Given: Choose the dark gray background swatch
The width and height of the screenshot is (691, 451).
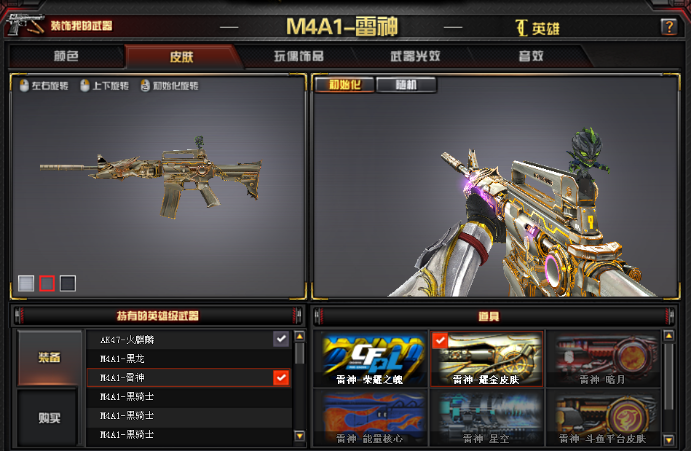Looking at the screenshot, I should (x=68, y=284).
